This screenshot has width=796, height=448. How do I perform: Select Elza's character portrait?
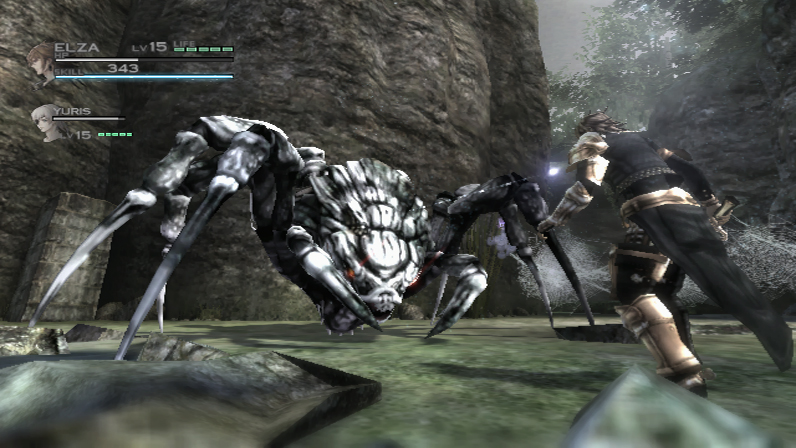[41, 63]
